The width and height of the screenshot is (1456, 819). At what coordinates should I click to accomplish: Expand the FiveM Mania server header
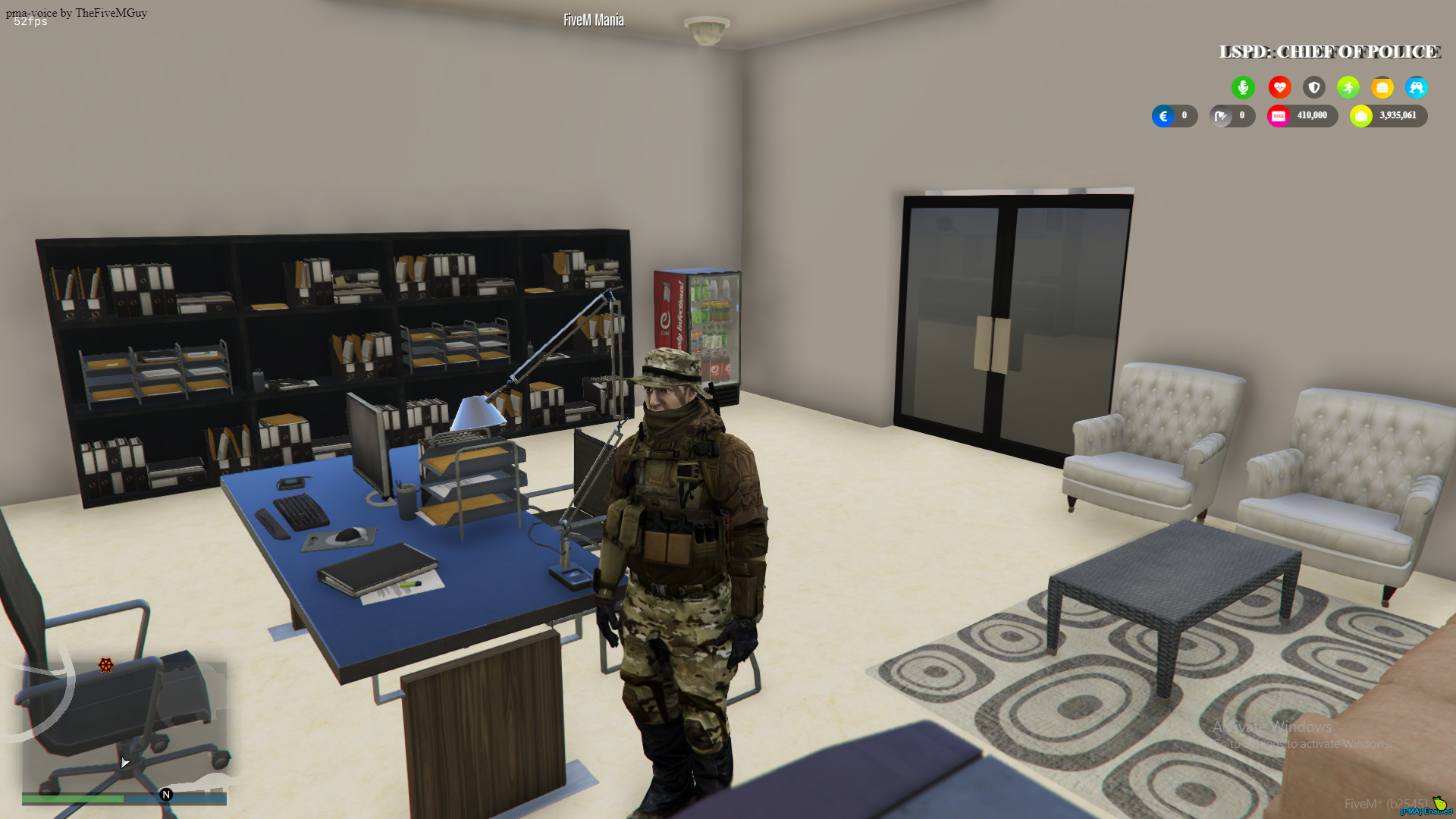(x=592, y=20)
